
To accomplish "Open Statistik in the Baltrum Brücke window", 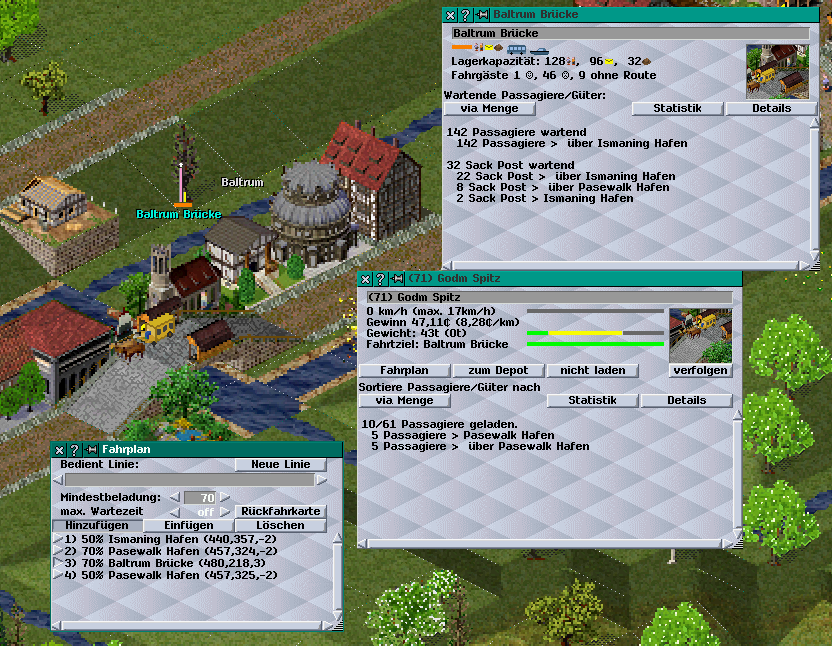I will [677, 108].
